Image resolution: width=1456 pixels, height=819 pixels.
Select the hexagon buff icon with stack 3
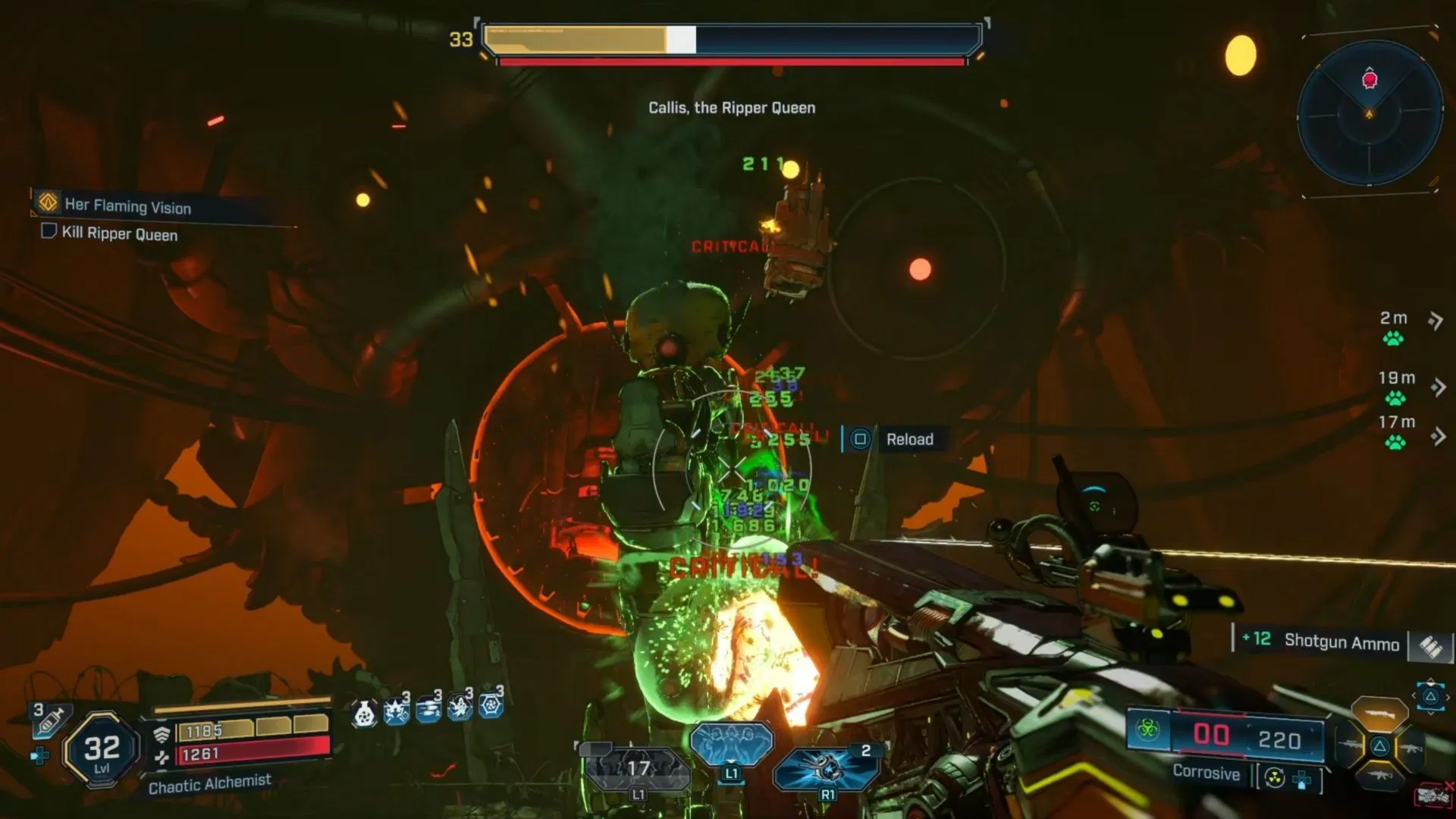pyautogui.click(x=491, y=705)
